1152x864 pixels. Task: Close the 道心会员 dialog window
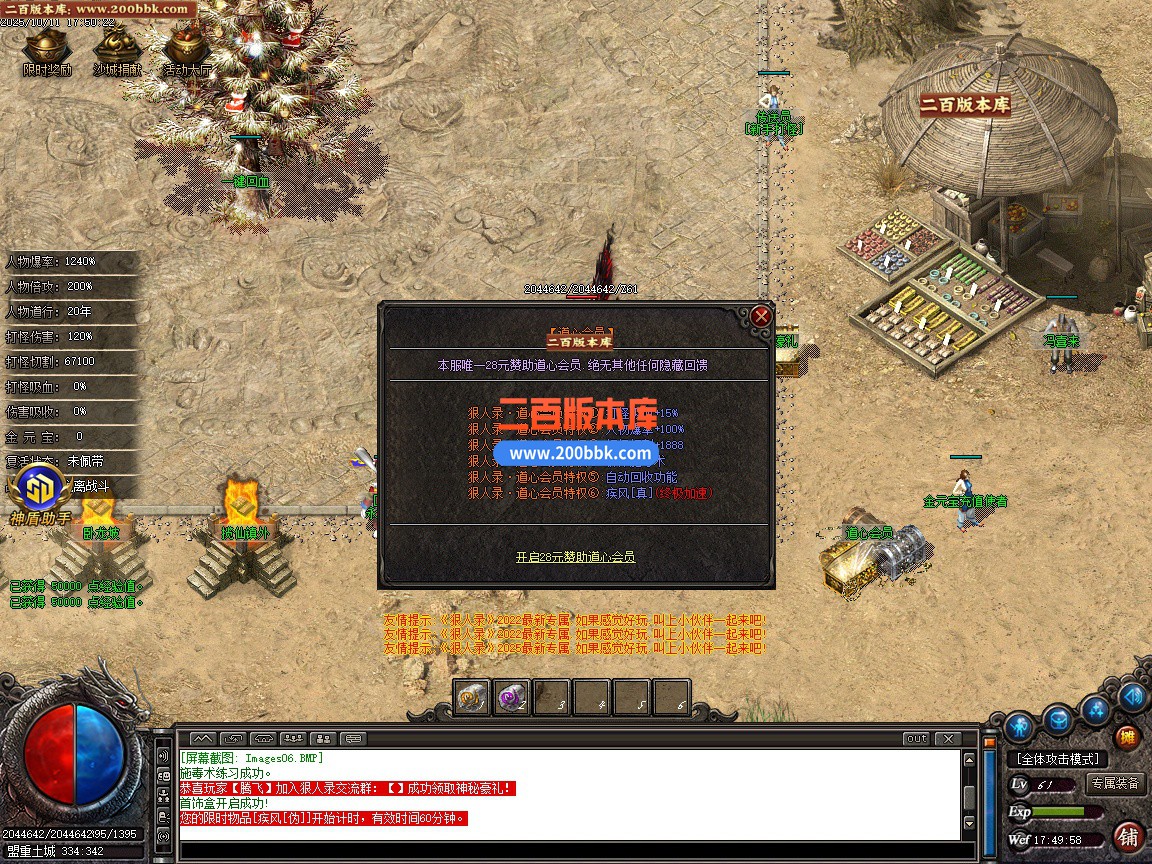click(x=761, y=316)
